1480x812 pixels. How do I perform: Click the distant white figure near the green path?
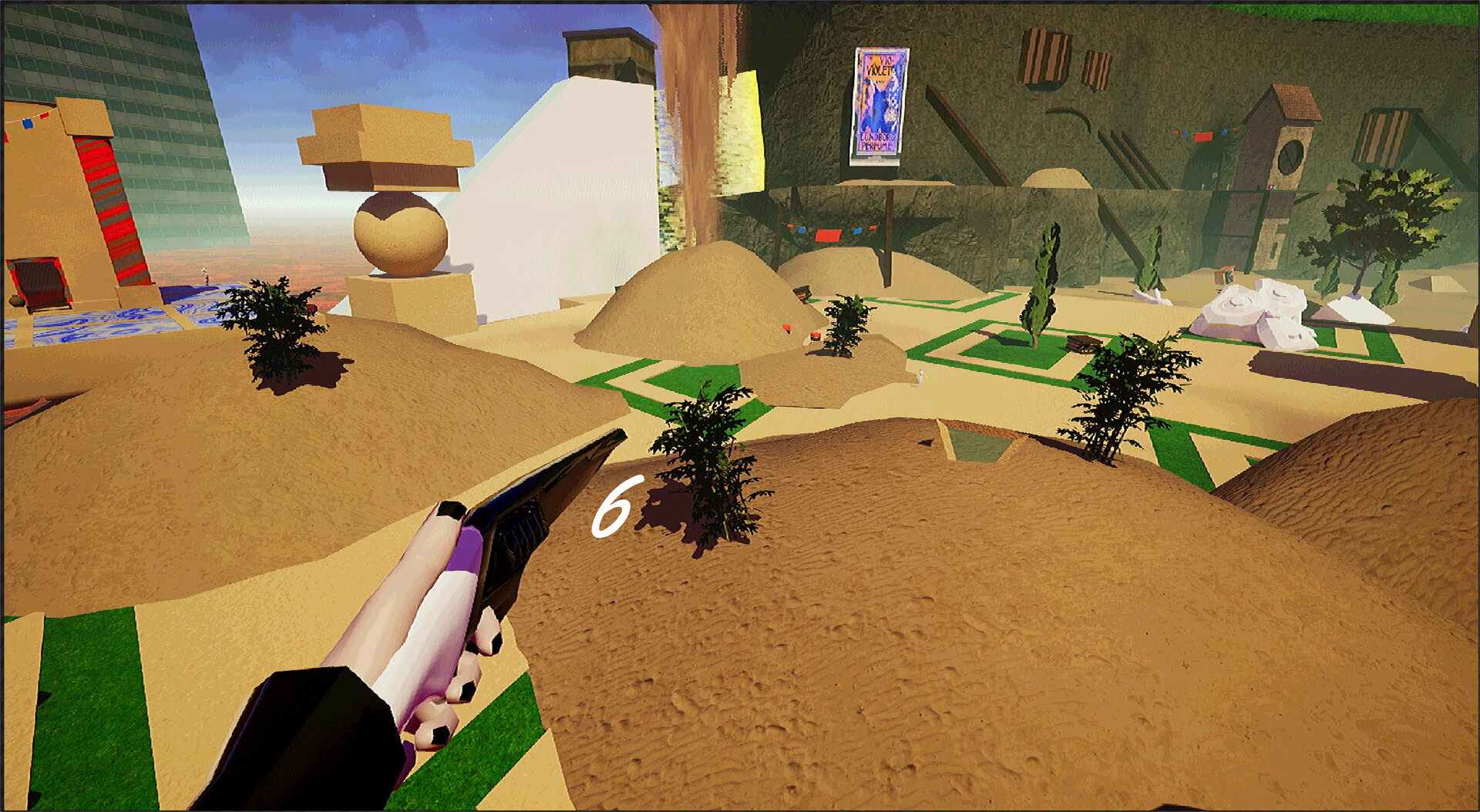(x=920, y=379)
